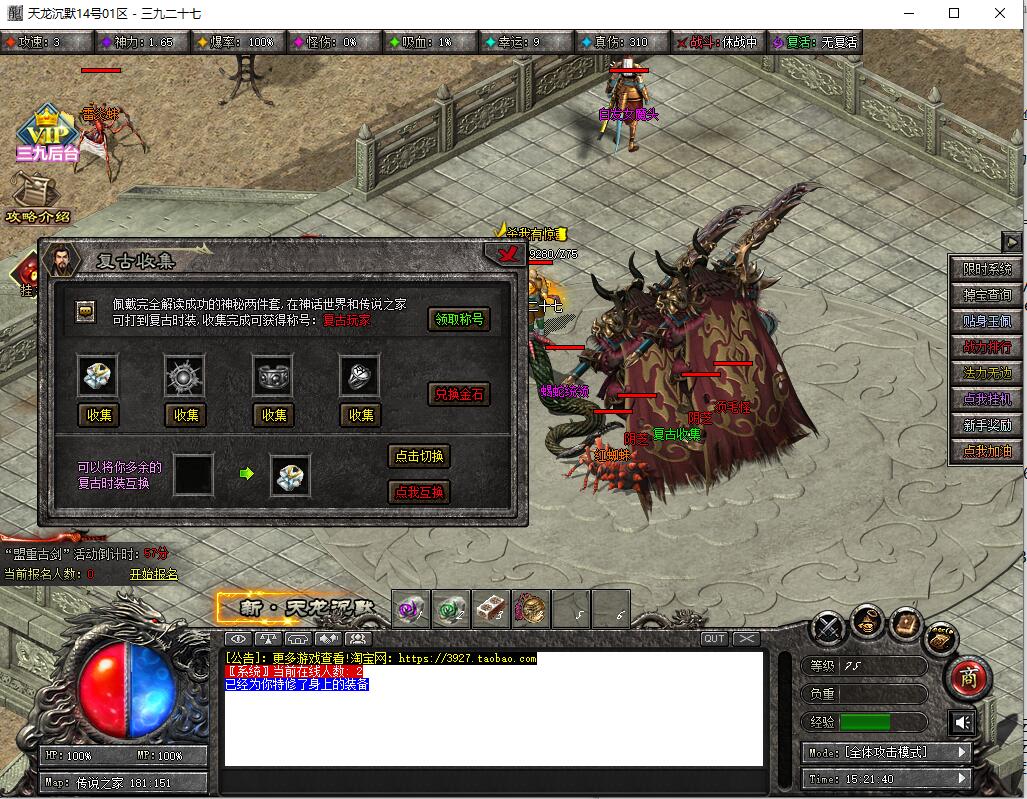Screen dimensions: 1027x799
Task: Open the 掉宝查询 drop lookup
Action: (987, 295)
